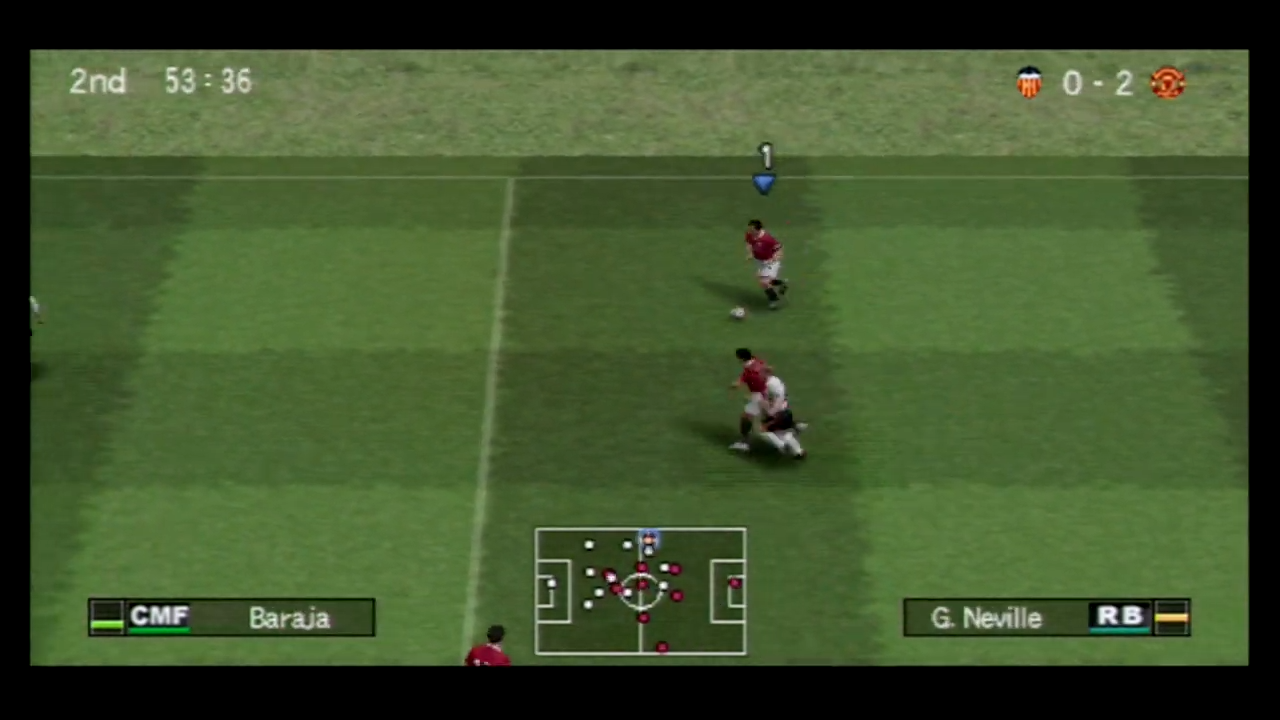Toggle the red goalkeeper dot on the radar
The image size is (1280, 720).
click(735, 582)
